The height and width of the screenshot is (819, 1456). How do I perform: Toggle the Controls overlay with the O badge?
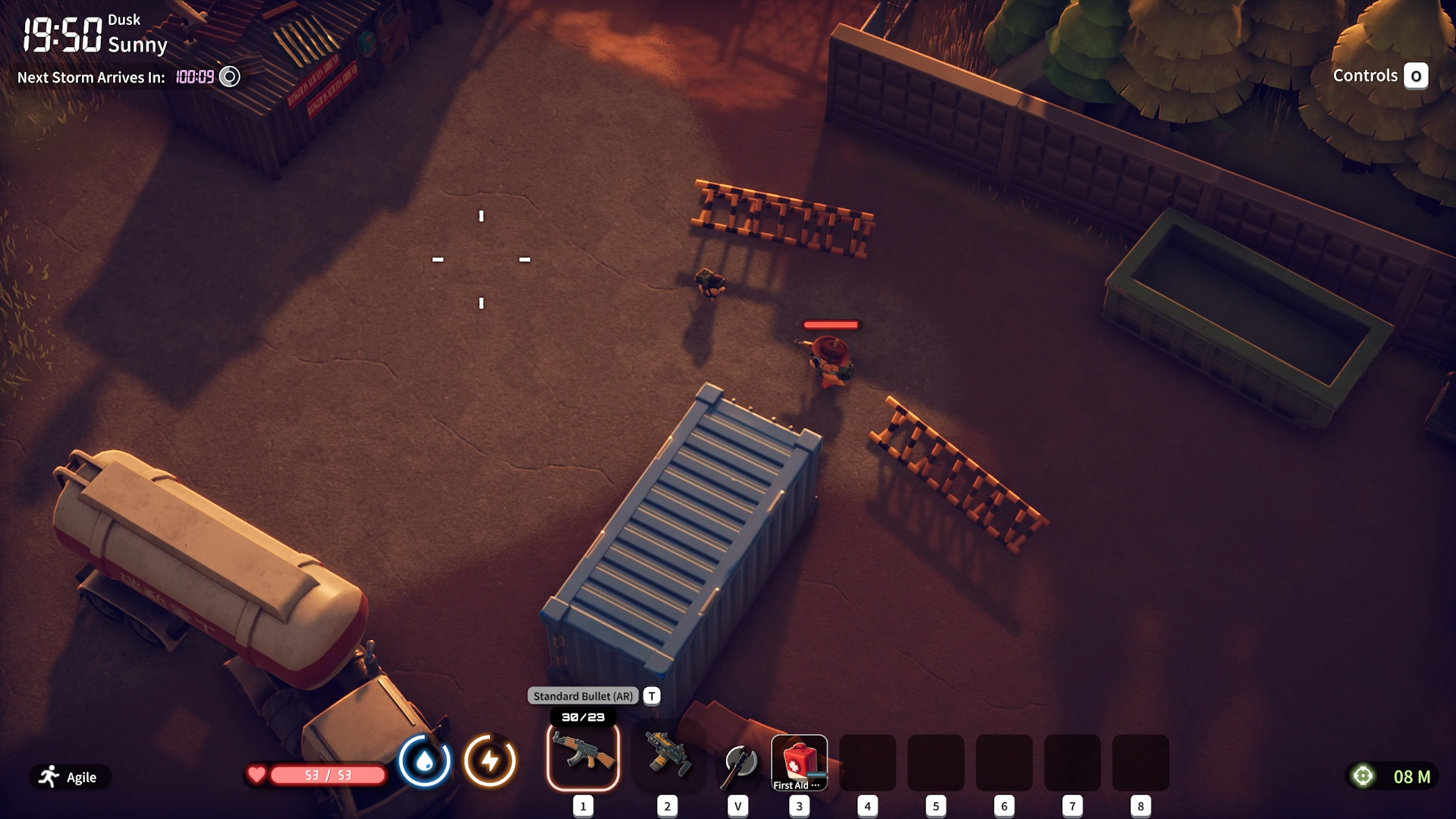(1416, 76)
